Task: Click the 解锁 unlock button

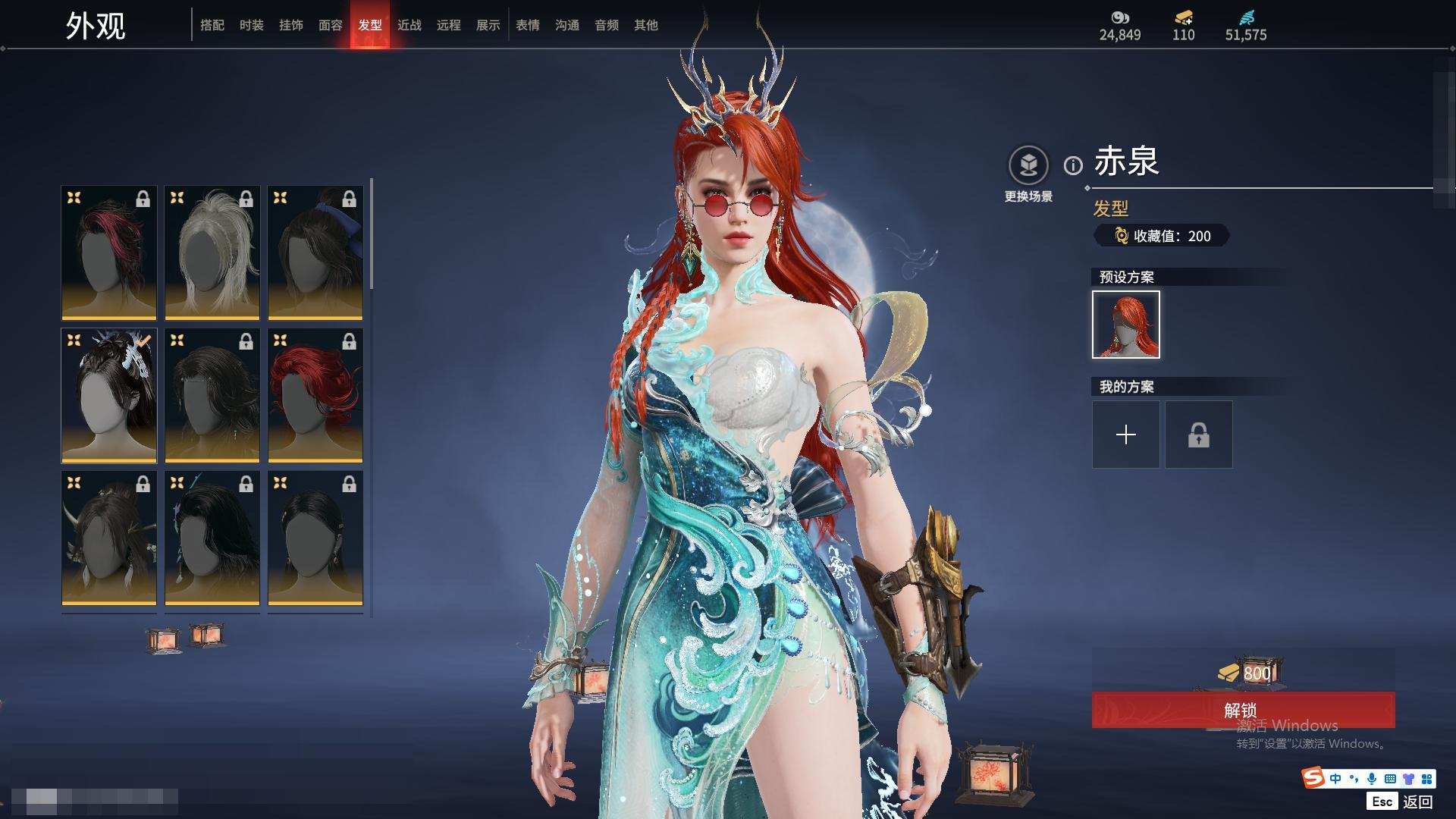Action: (1242, 711)
